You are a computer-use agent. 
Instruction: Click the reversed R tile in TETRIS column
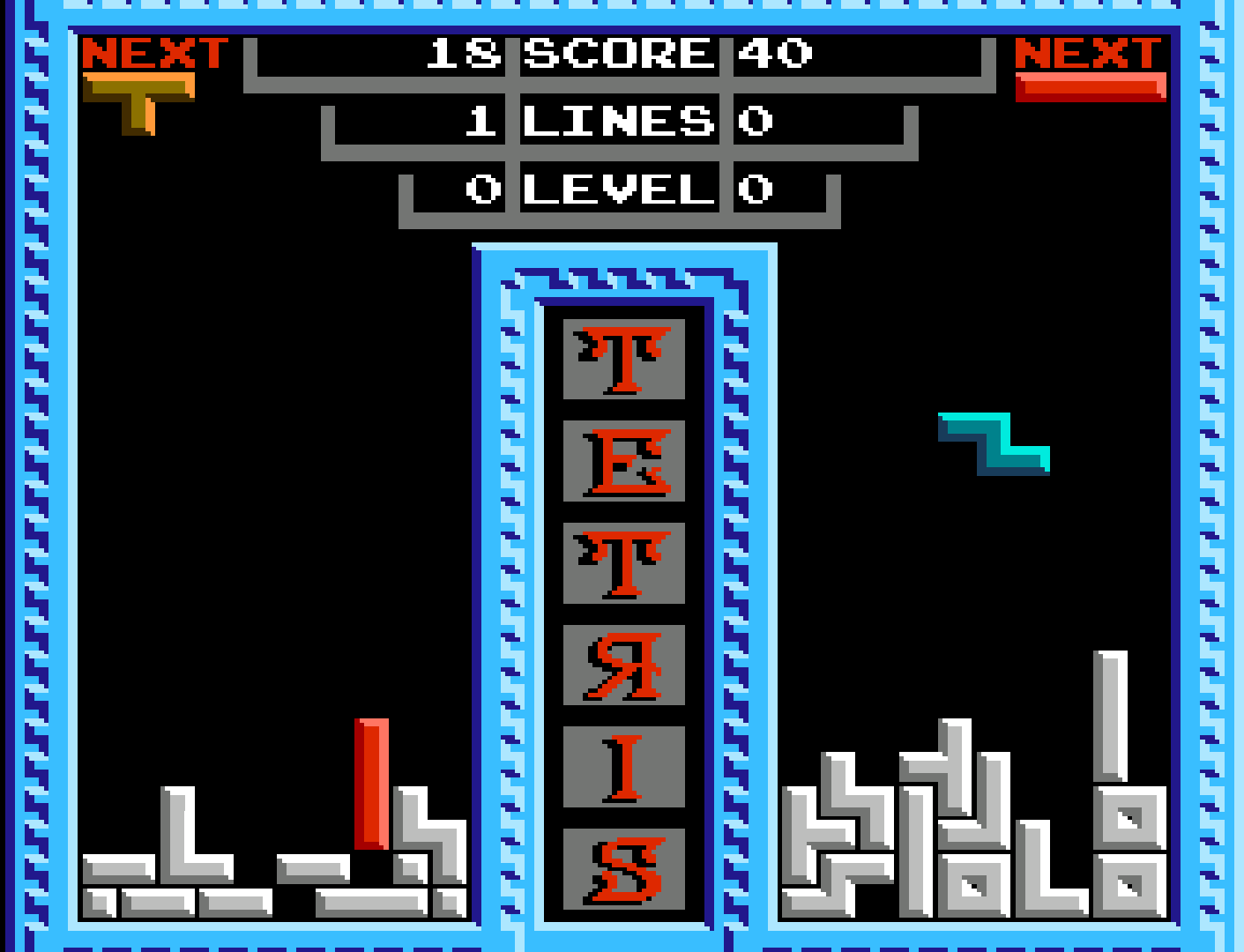622,666
